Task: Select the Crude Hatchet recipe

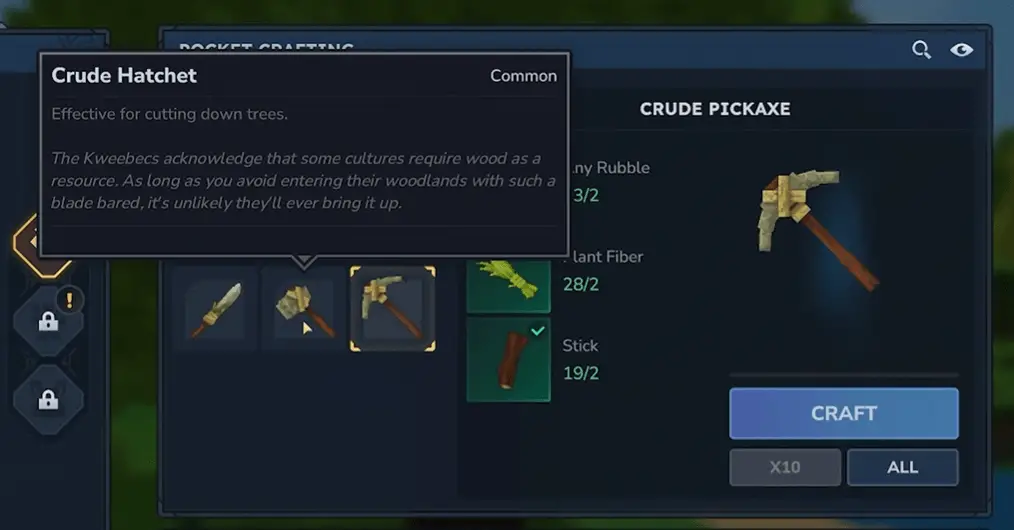Action: pos(304,309)
